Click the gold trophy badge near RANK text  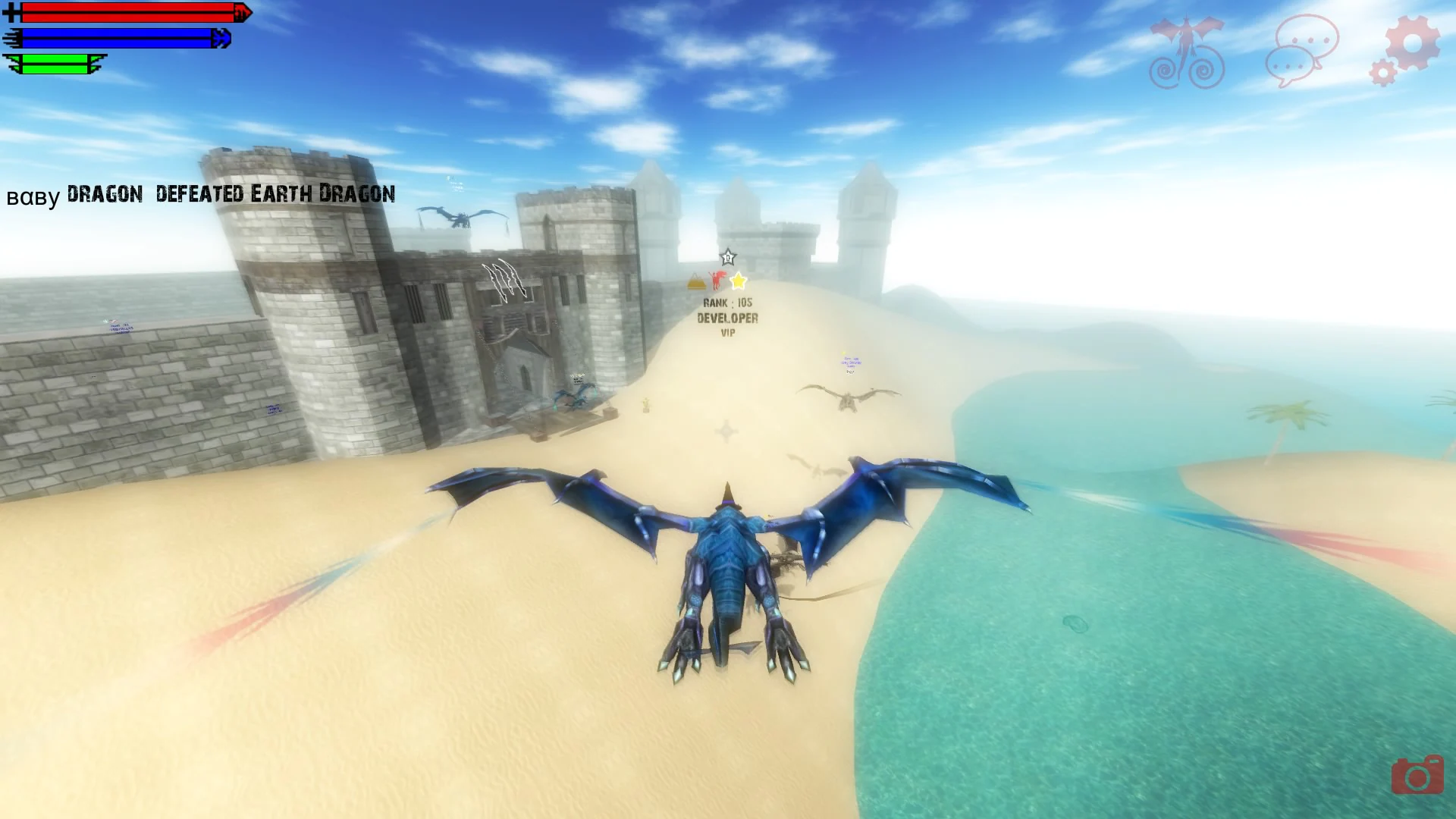695,282
